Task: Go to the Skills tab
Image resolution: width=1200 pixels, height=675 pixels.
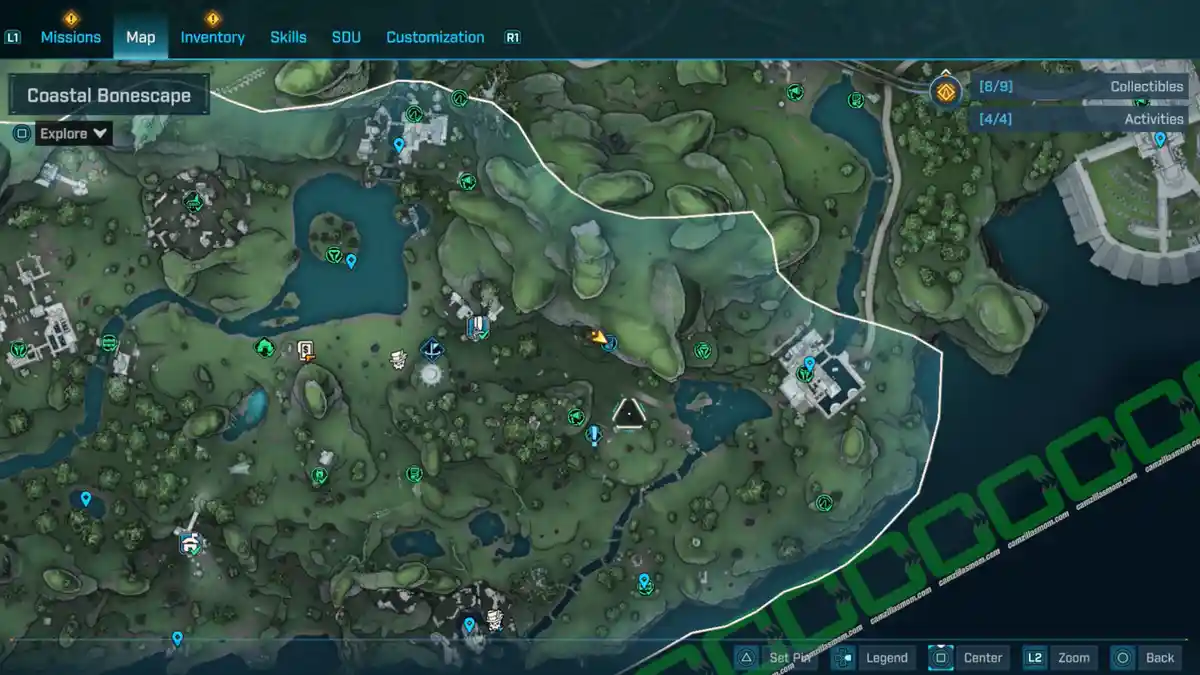Action: point(288,37)
